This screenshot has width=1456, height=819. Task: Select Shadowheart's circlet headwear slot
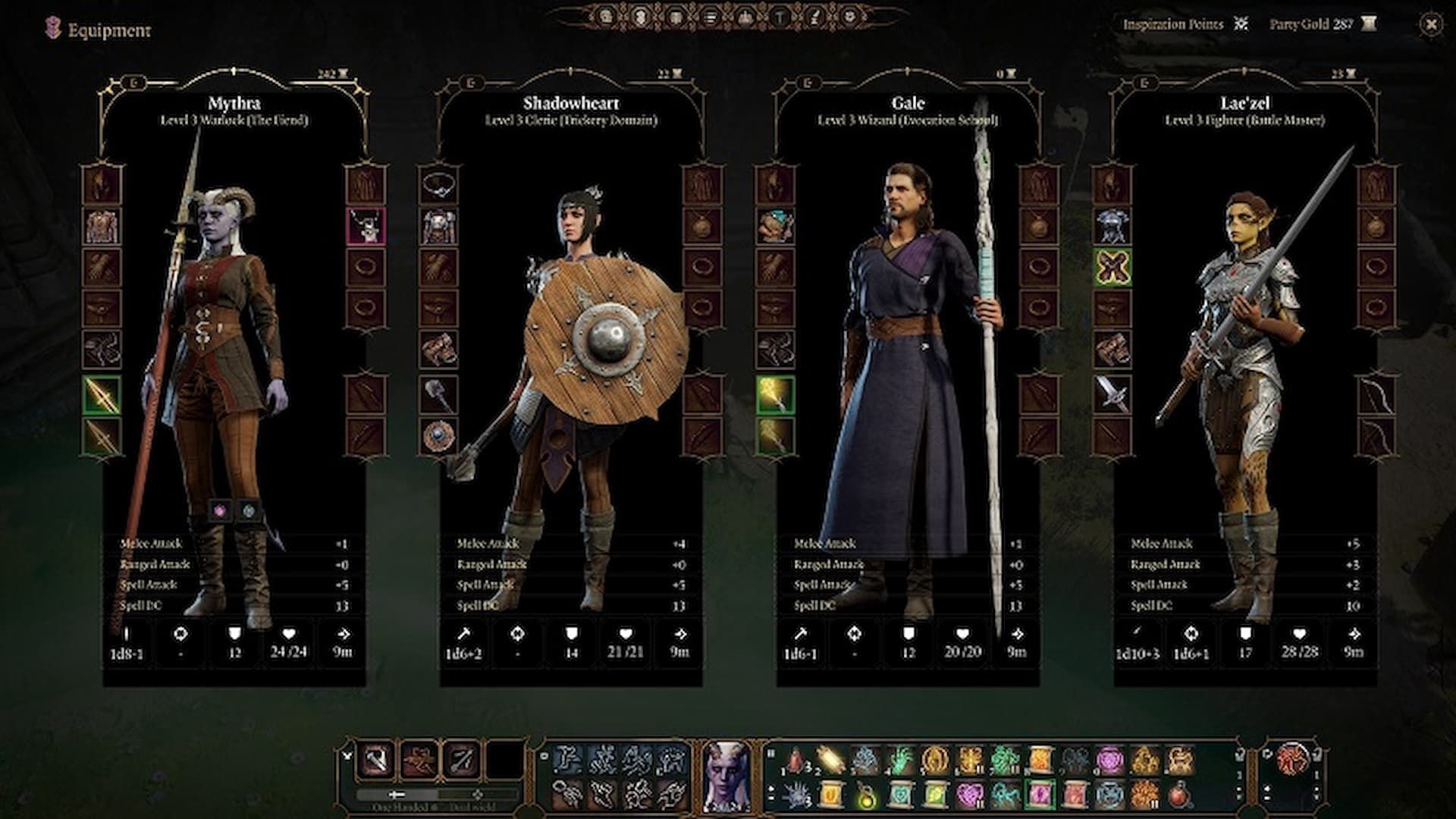pos(438,184)
